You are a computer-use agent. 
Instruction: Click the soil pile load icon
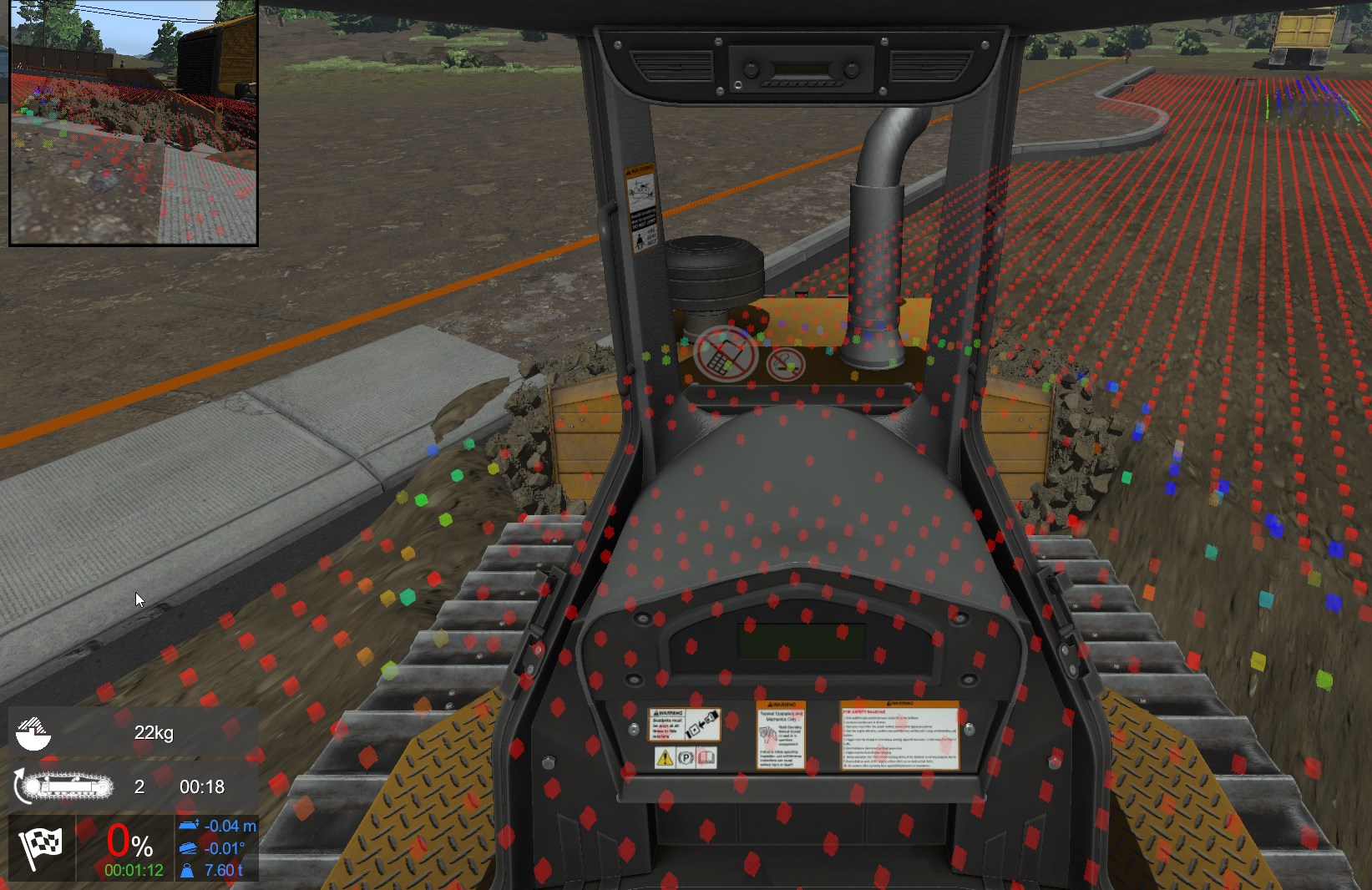(34, 733)
